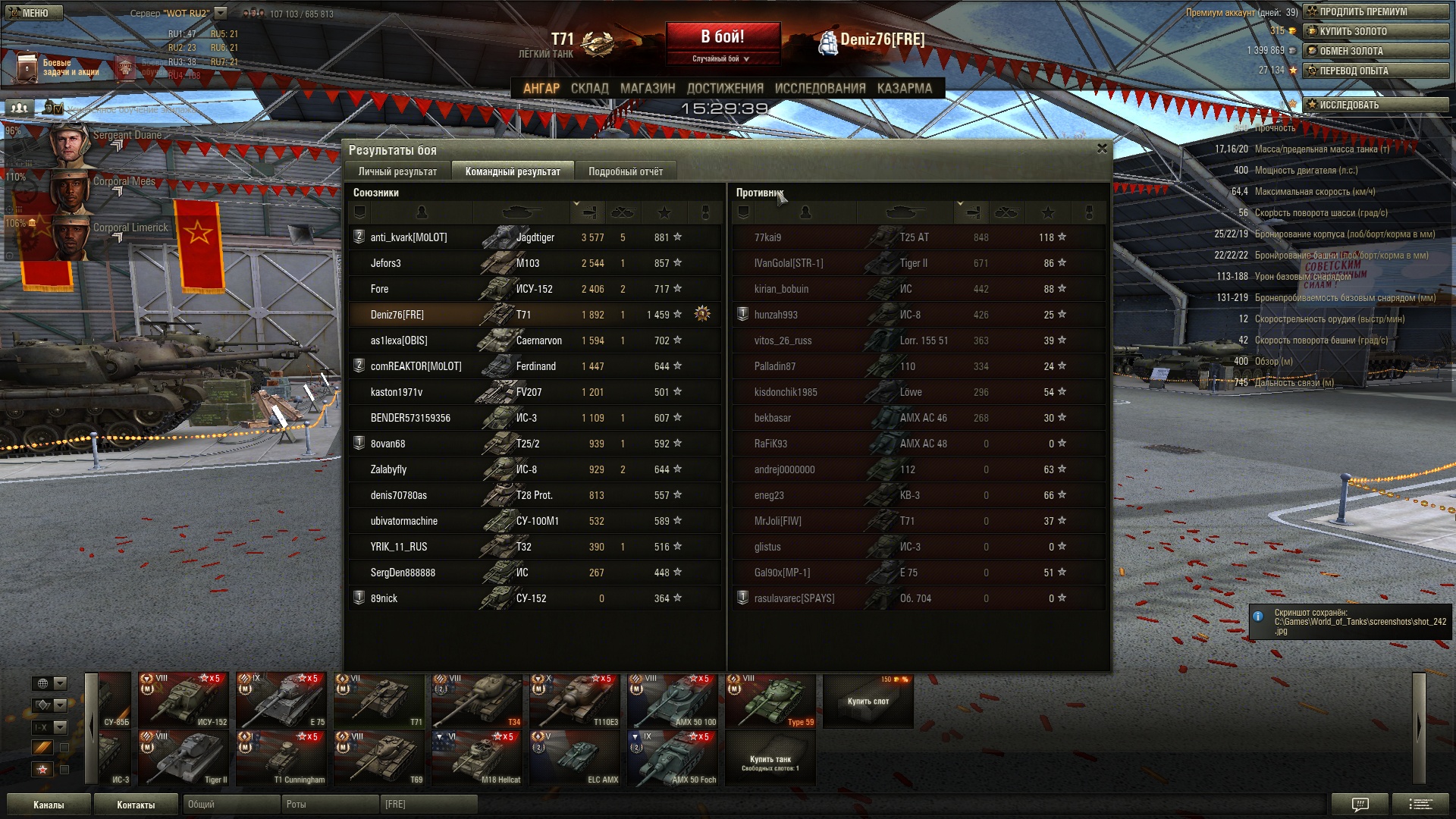The width and height of the screenshot is (1456, 819).
Task: Go to the СКЛАД section
Action: click(x=589, y=88)
